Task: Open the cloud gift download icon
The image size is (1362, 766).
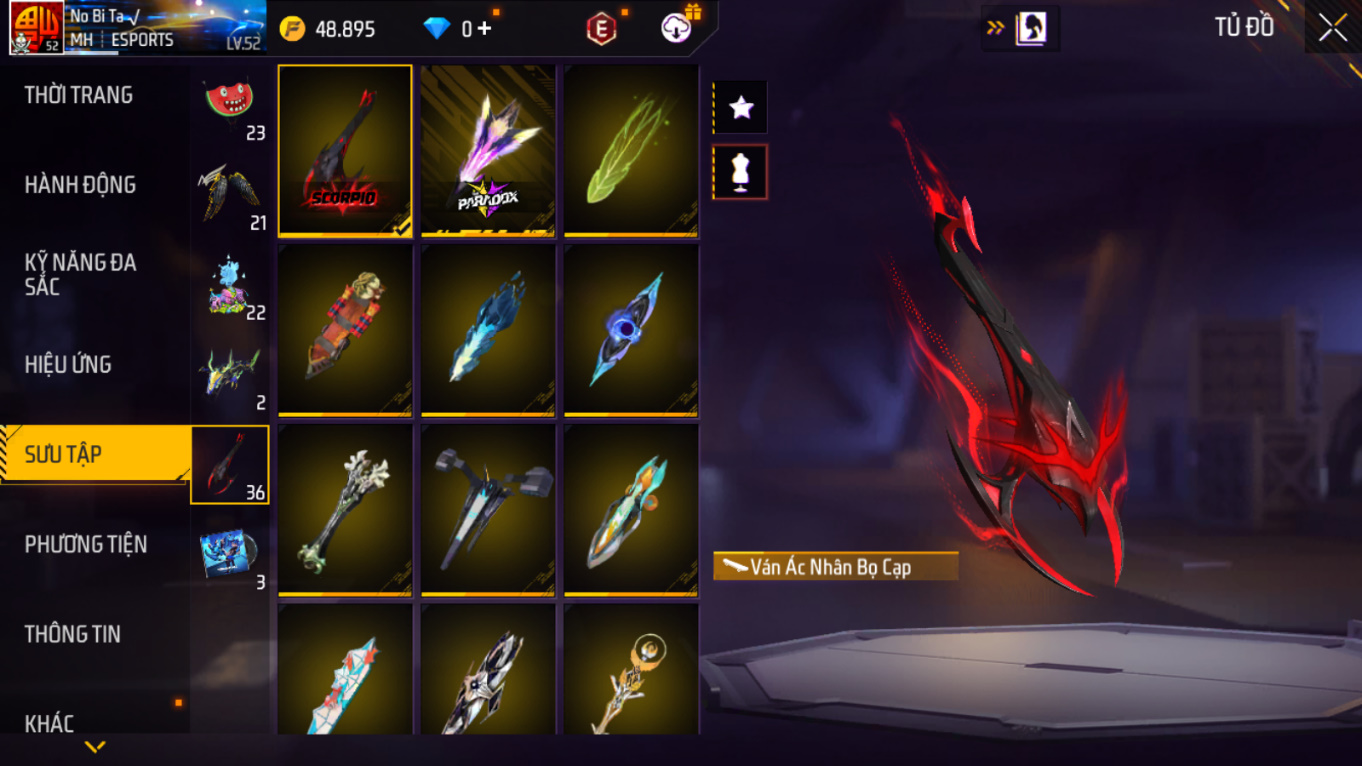Action: click(x=679, y=27)
